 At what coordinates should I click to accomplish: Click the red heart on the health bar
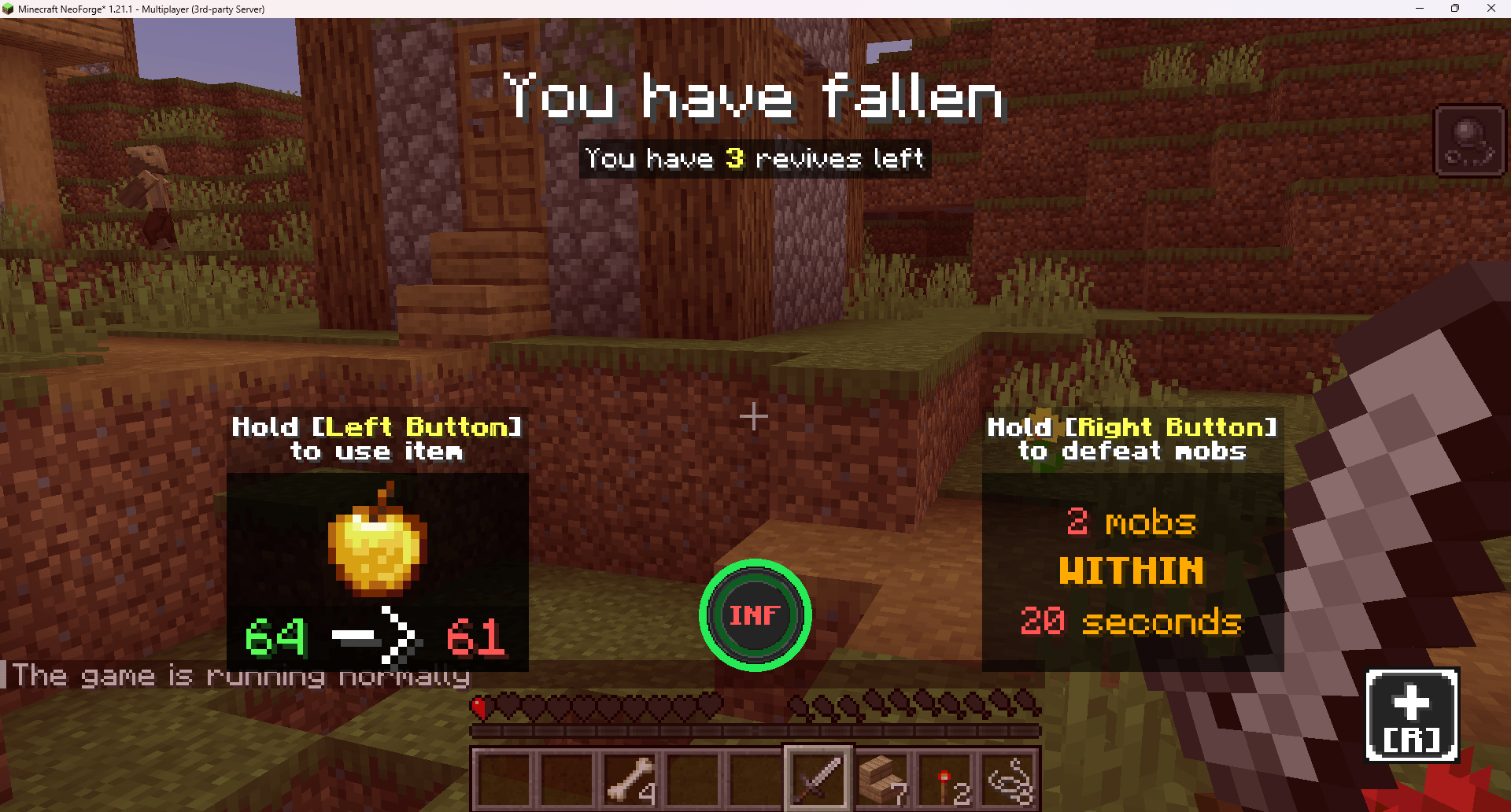[x=478, y=706]
